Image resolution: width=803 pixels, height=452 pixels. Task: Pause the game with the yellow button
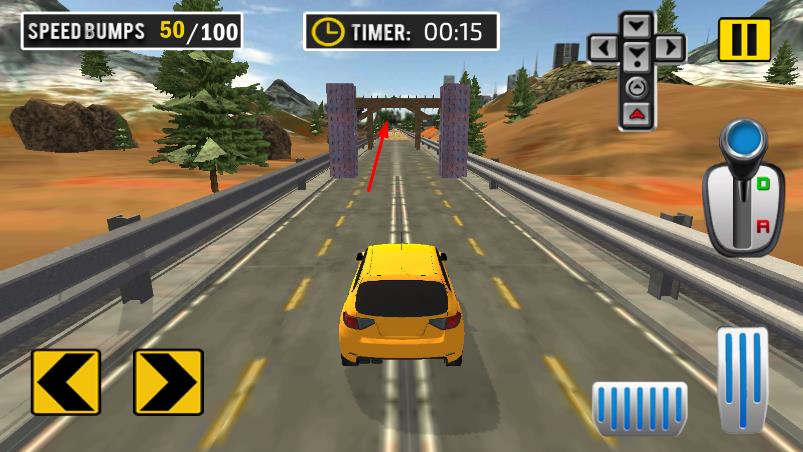(744, 39)
